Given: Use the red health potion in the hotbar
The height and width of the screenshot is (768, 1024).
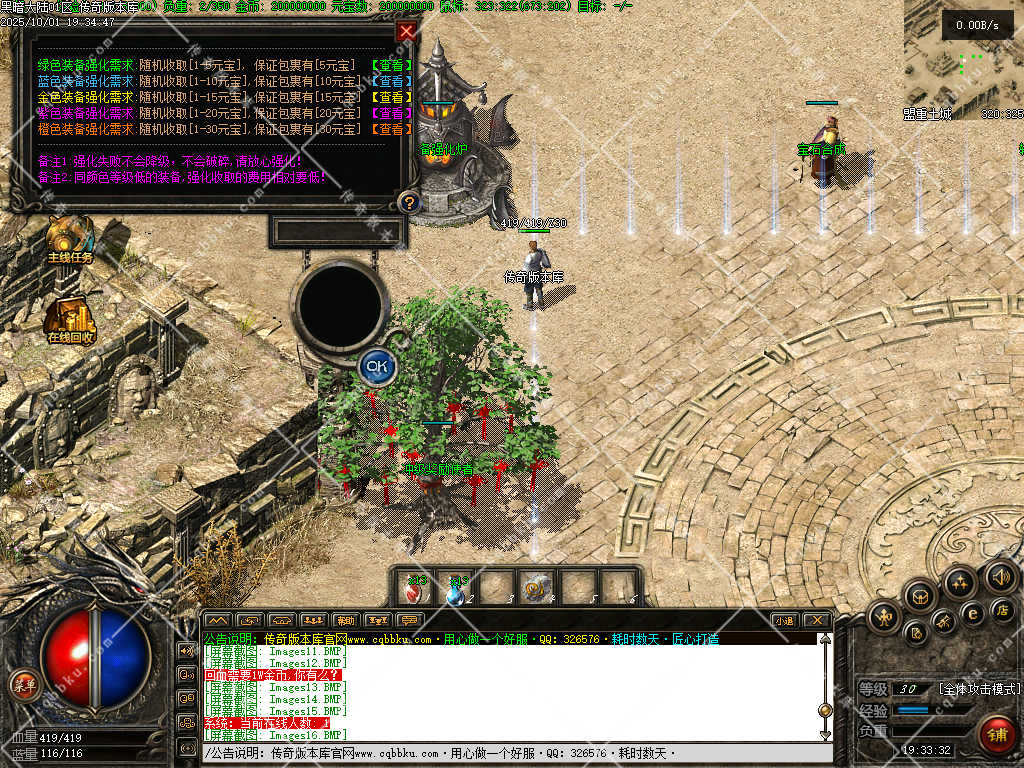Looking at the screenshot, I should (415, 589).
